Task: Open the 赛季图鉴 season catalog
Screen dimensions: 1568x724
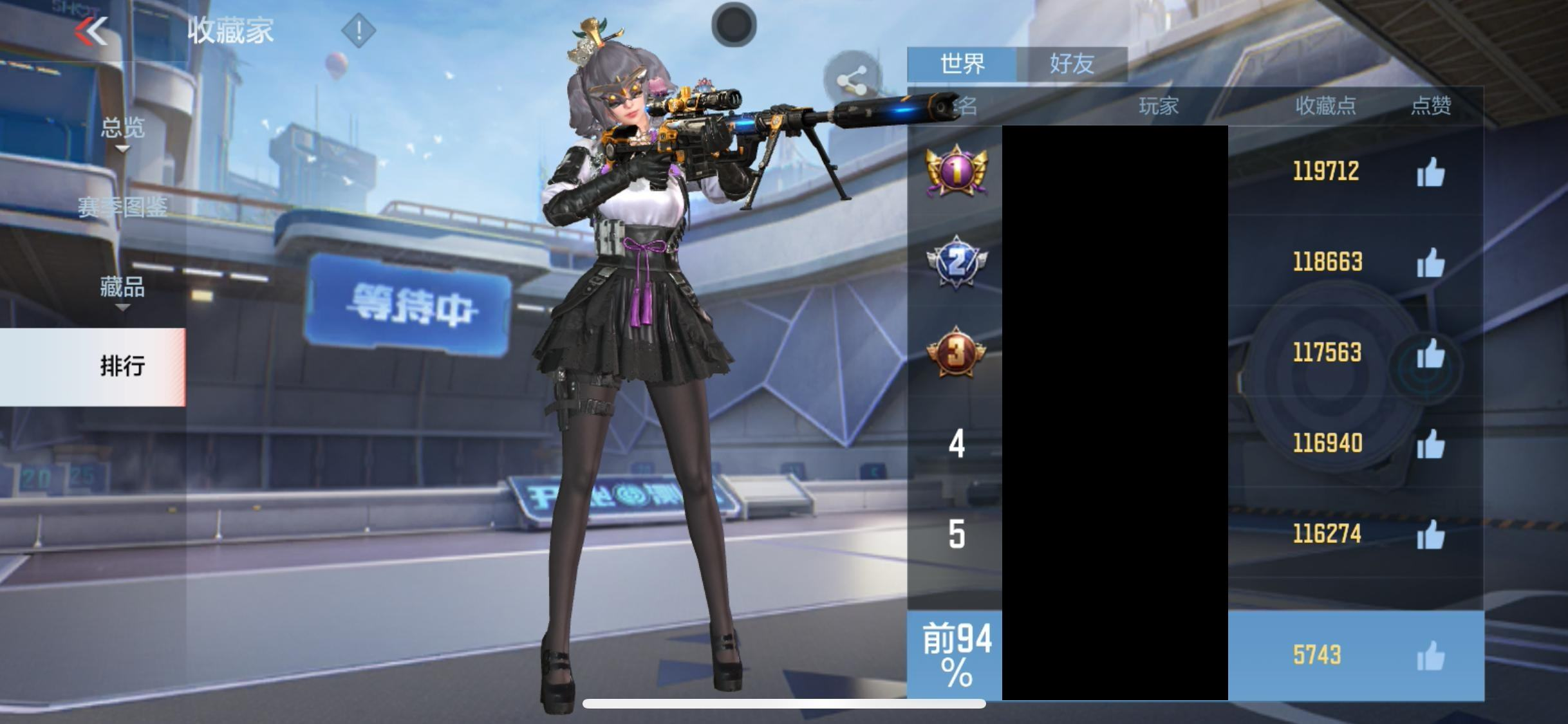Action: point(122,207)
